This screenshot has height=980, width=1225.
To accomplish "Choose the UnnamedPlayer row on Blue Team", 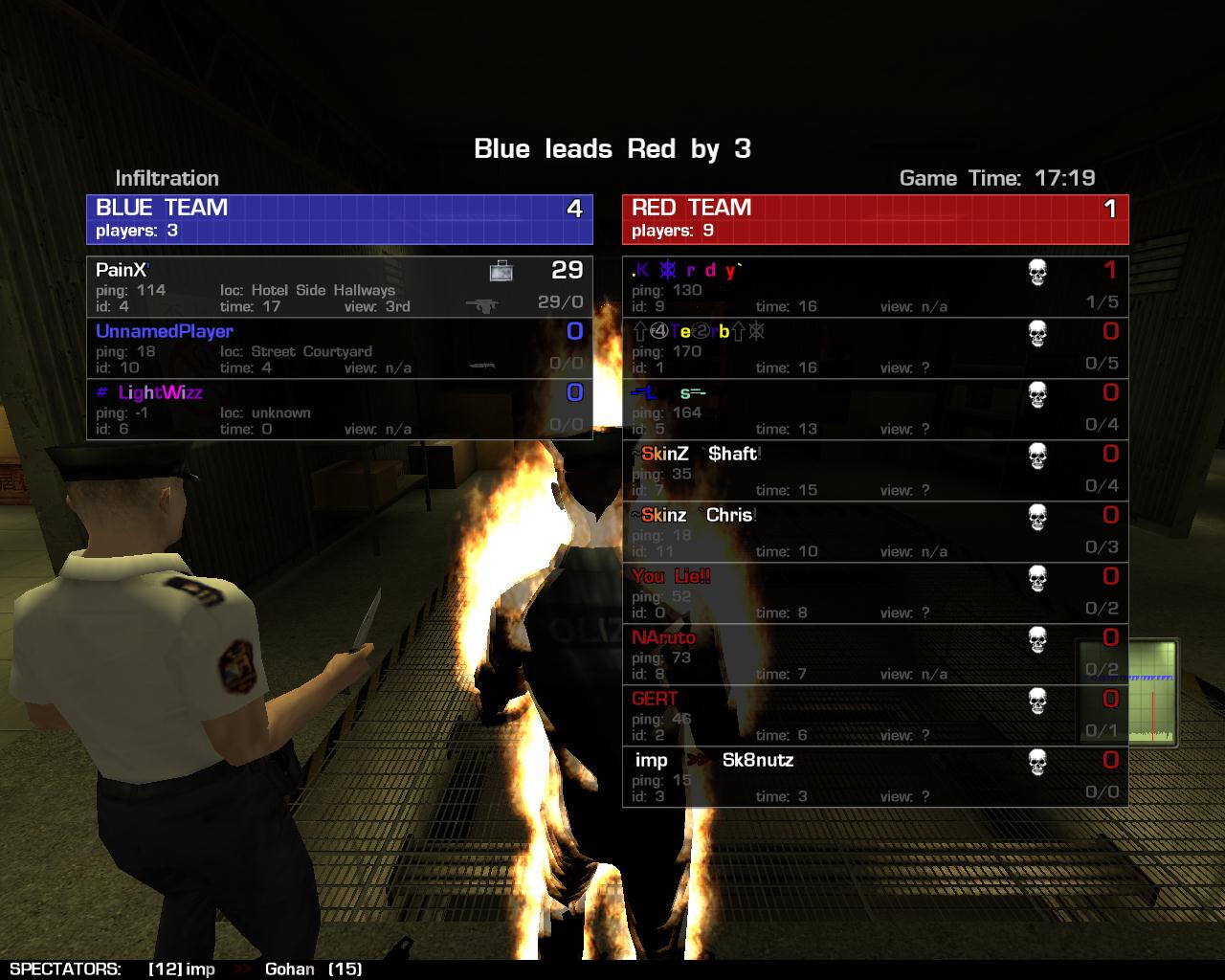I will 339,348.
